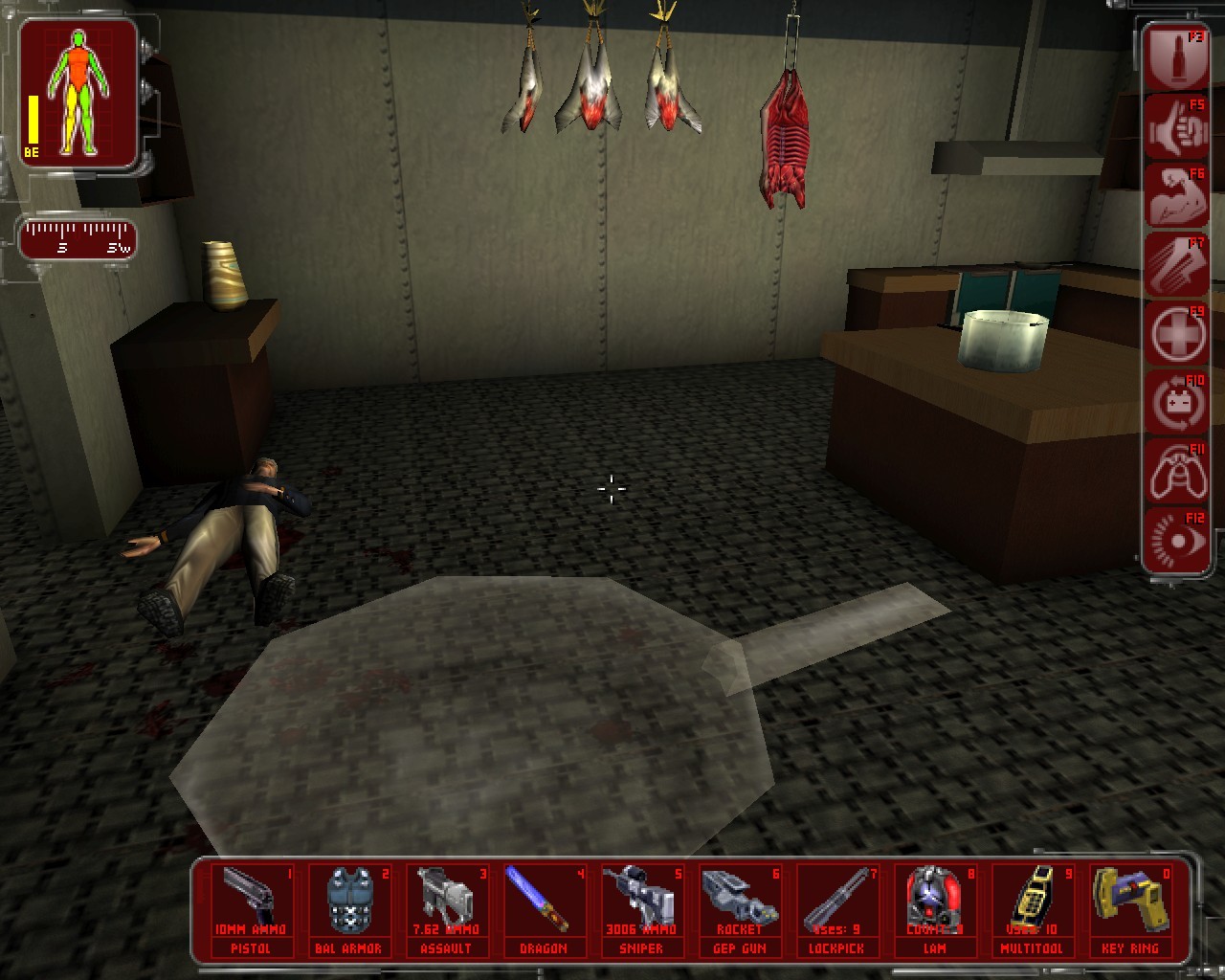Select the LAM explosive slot

click(x=935, y=910)
